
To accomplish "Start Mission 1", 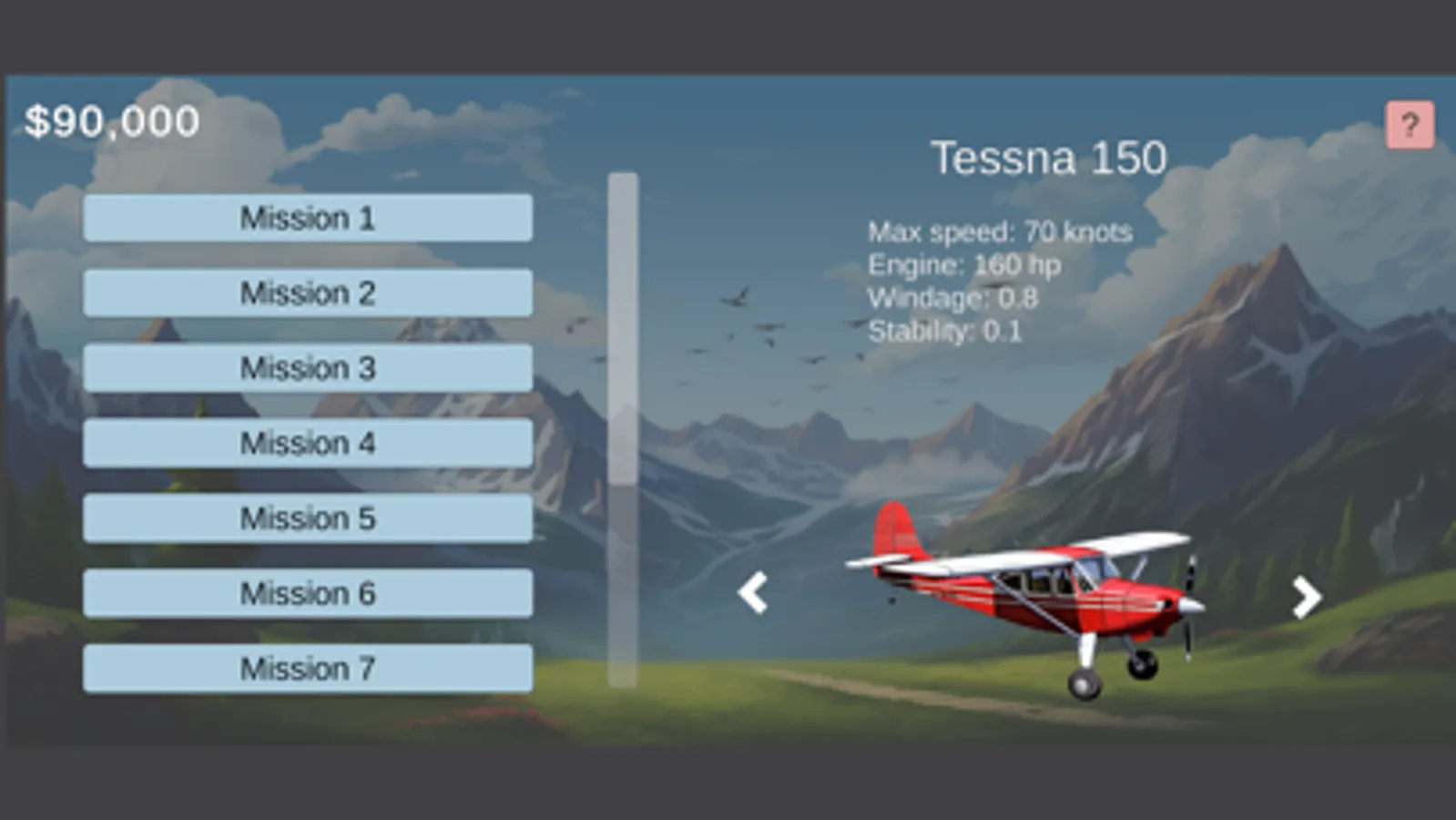I will 306,218.
